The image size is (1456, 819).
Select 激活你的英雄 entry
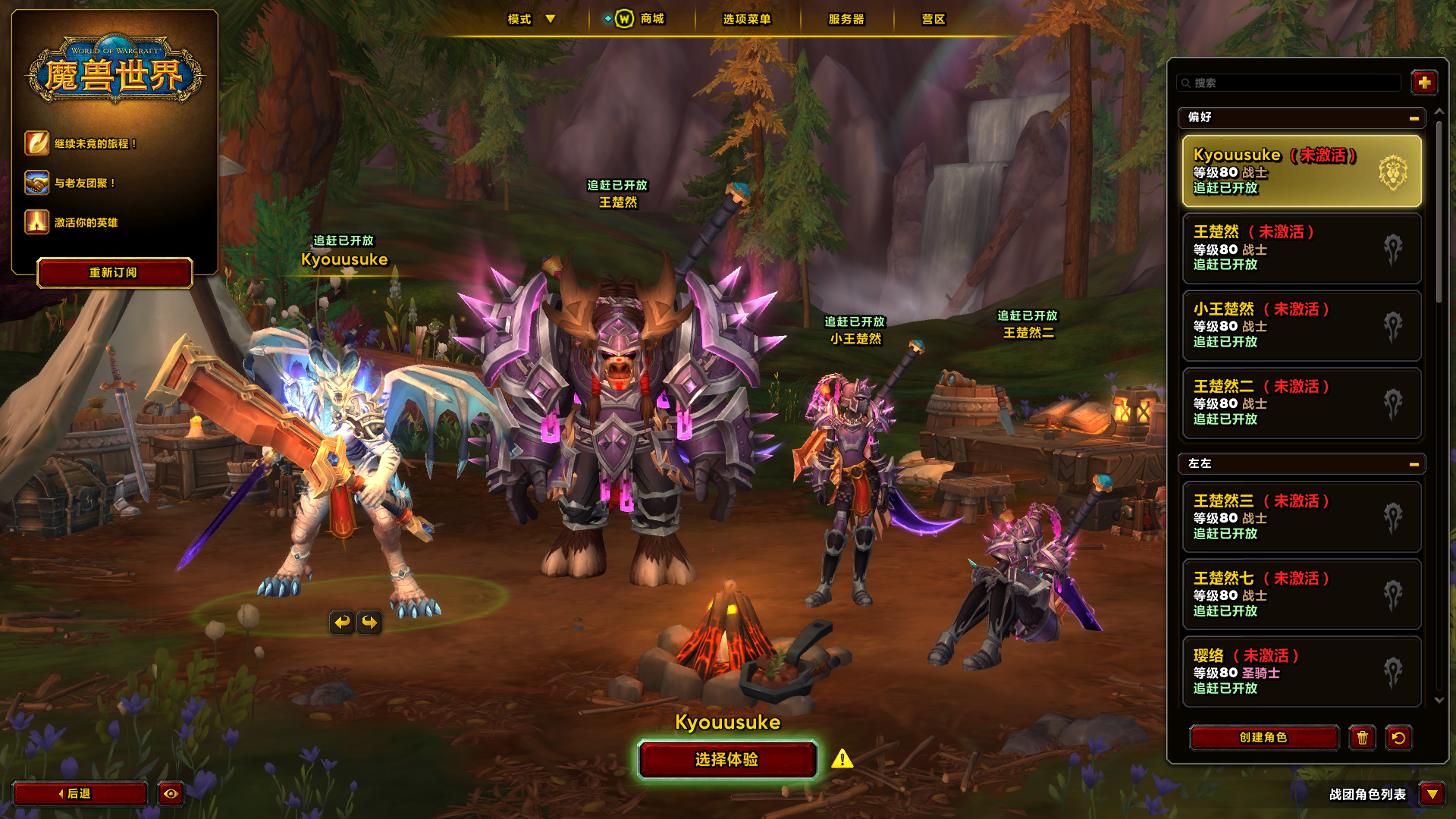pos(86,222)
